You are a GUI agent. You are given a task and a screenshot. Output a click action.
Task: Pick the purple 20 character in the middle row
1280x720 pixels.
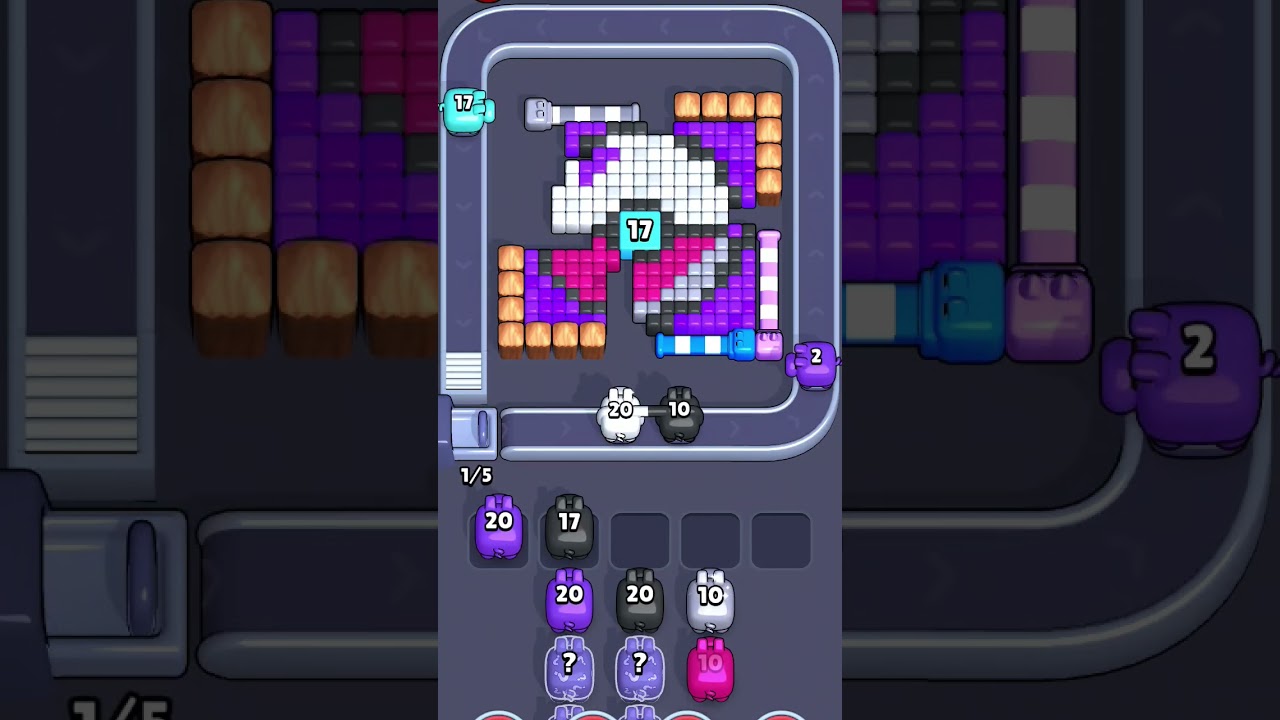(x=569, y=600)
